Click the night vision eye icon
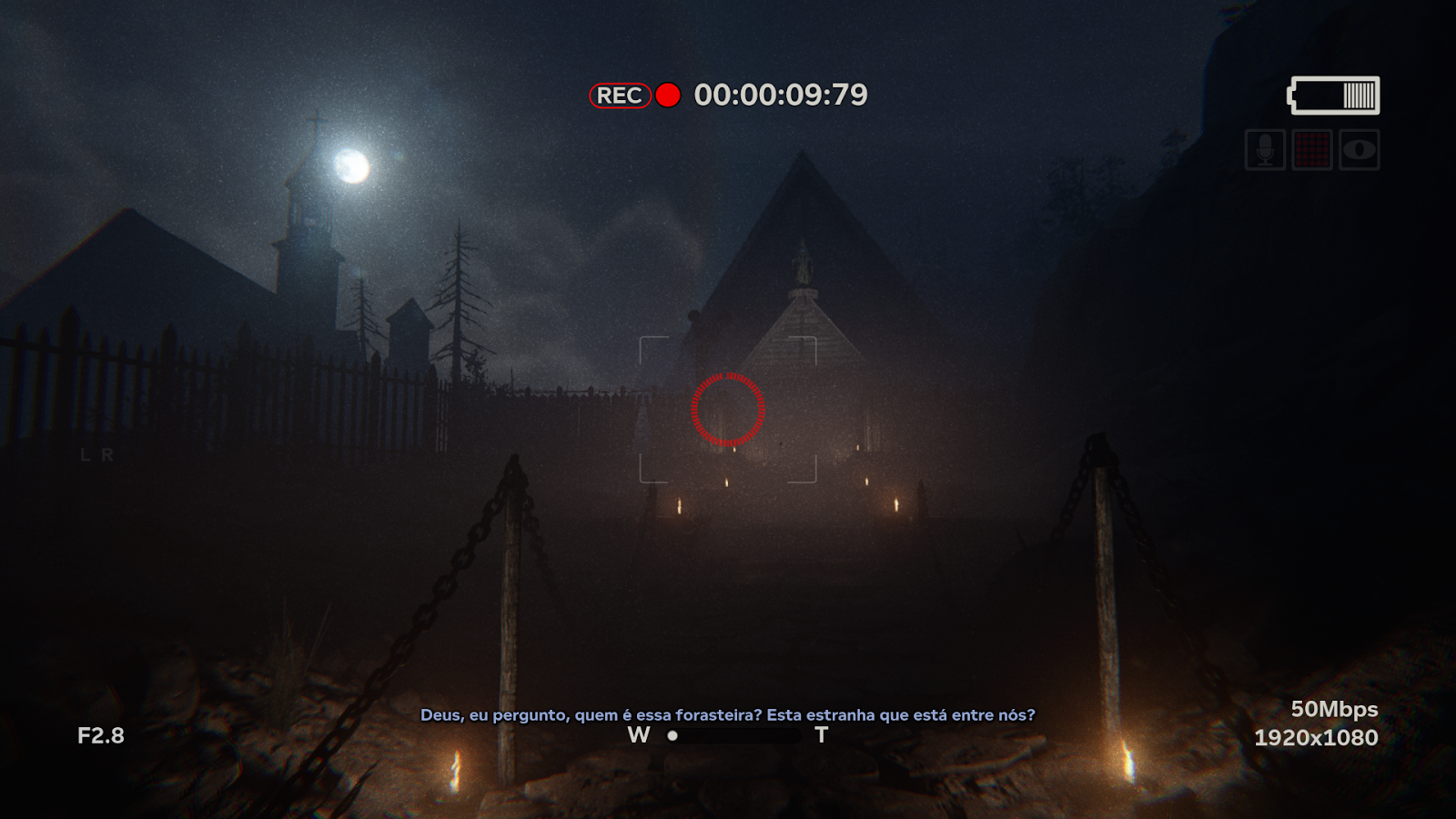This screenshot has height=819, width=1456. [x=1359, y=151]
